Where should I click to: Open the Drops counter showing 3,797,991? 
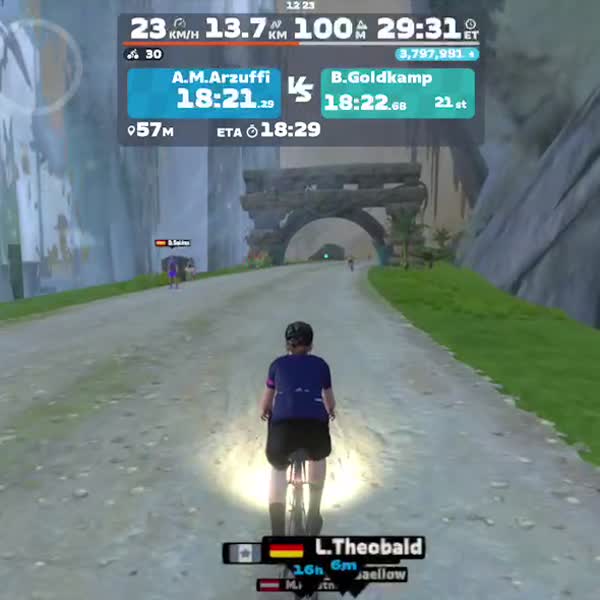(x=436, y=54)
